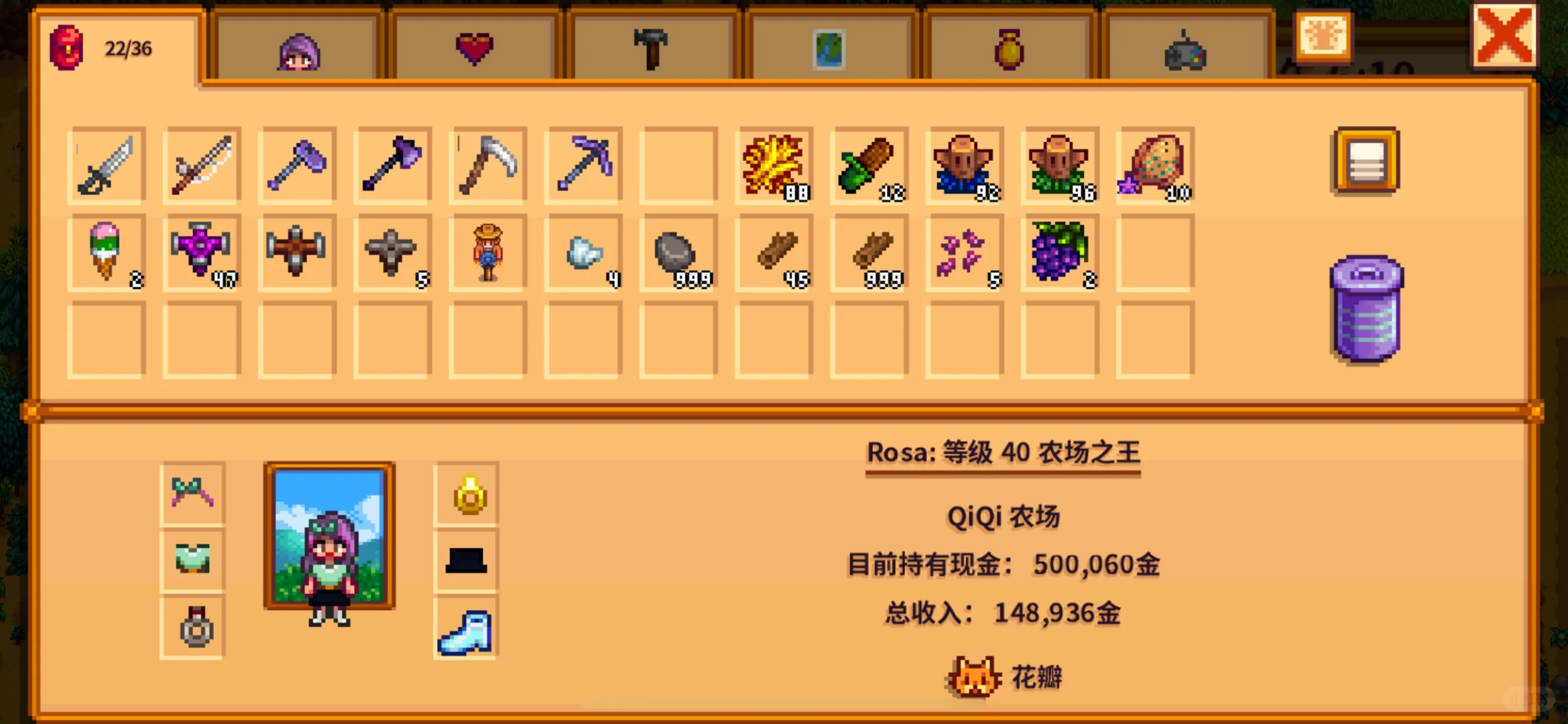Click the black hat equipment slot
Screen dimensions: 1568x724
(x=465, y=560)
